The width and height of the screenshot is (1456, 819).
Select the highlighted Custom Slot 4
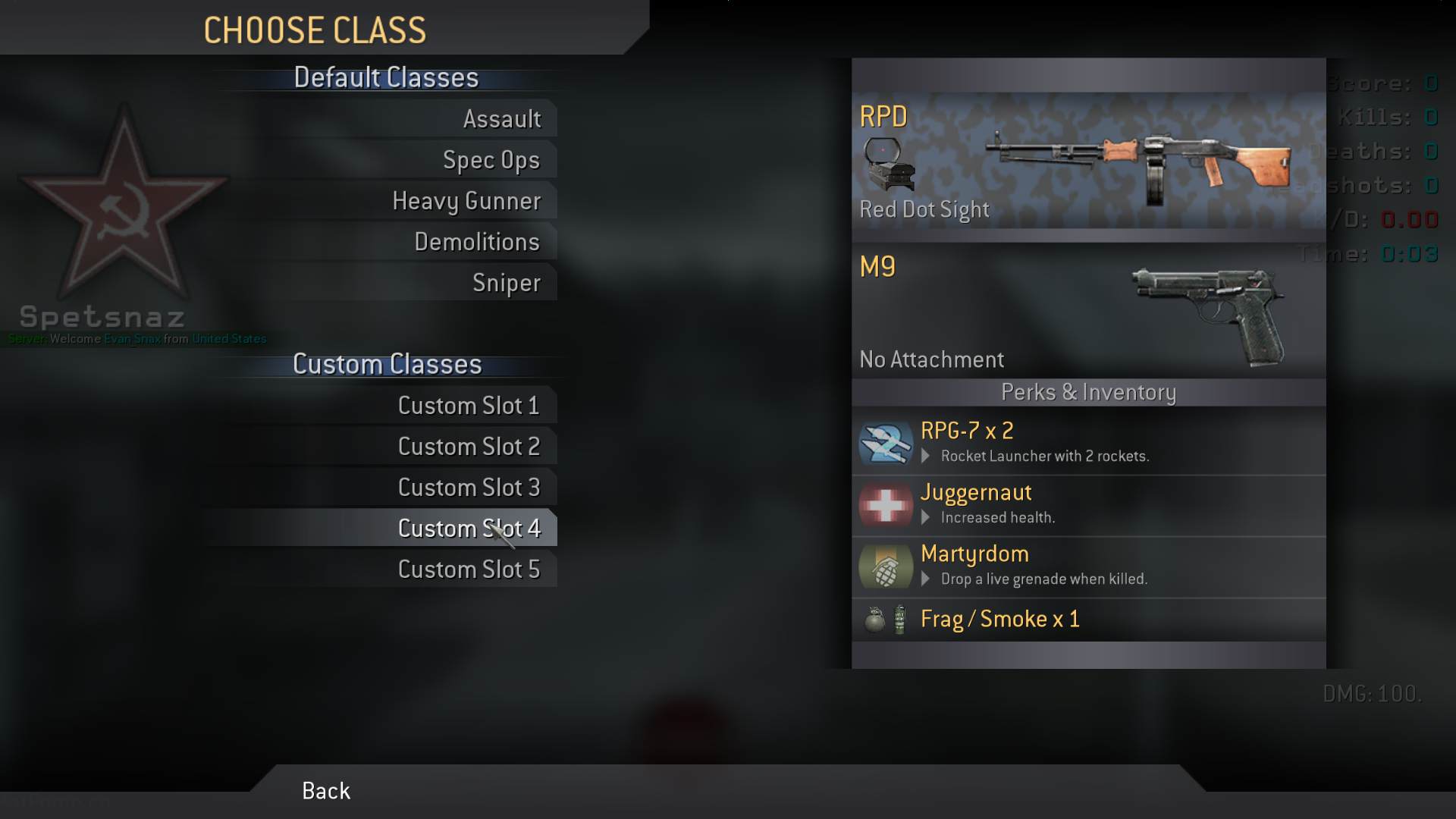[x=468, y=529]
